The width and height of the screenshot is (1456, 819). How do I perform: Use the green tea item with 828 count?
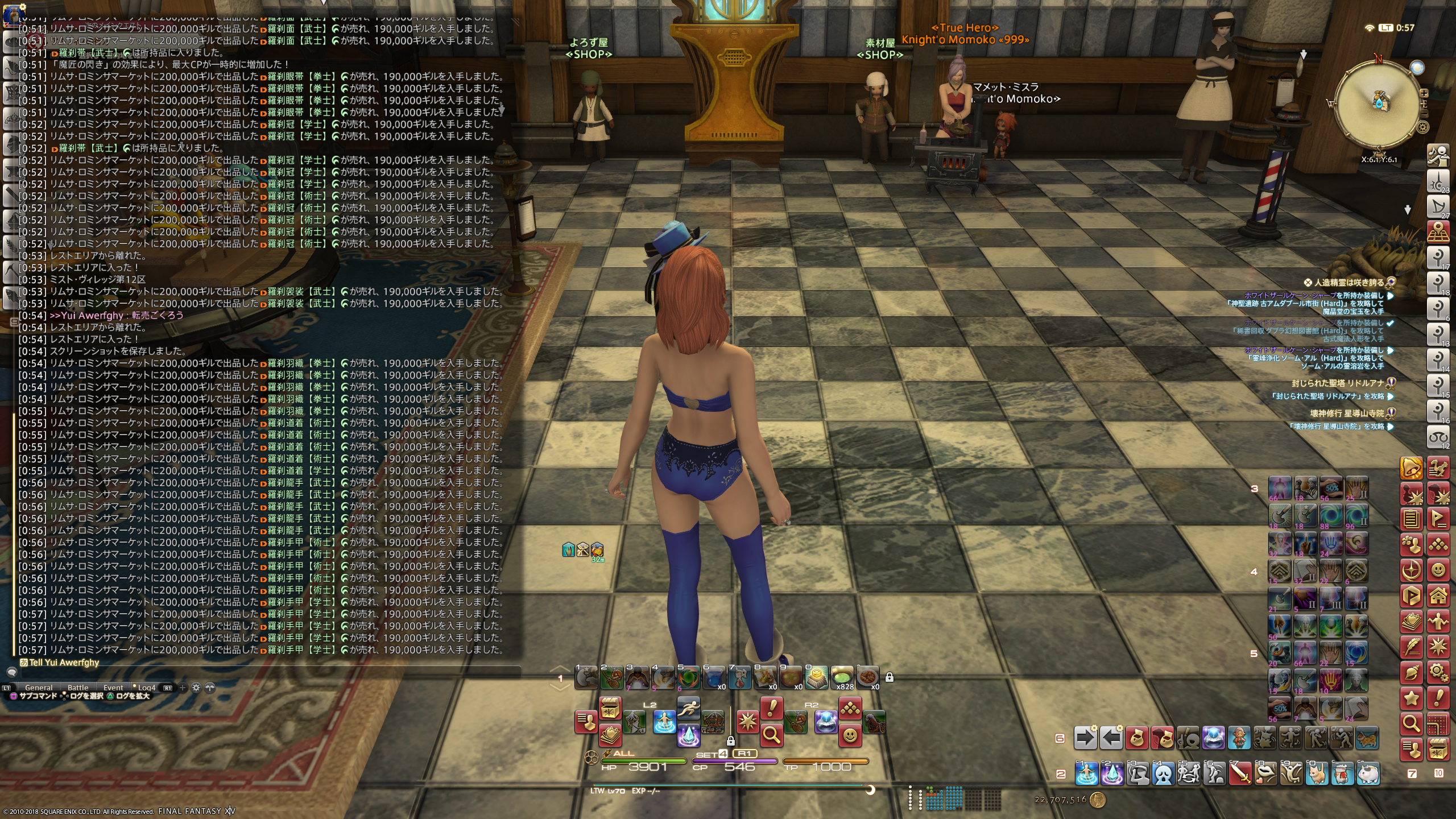tap(842, 678)
